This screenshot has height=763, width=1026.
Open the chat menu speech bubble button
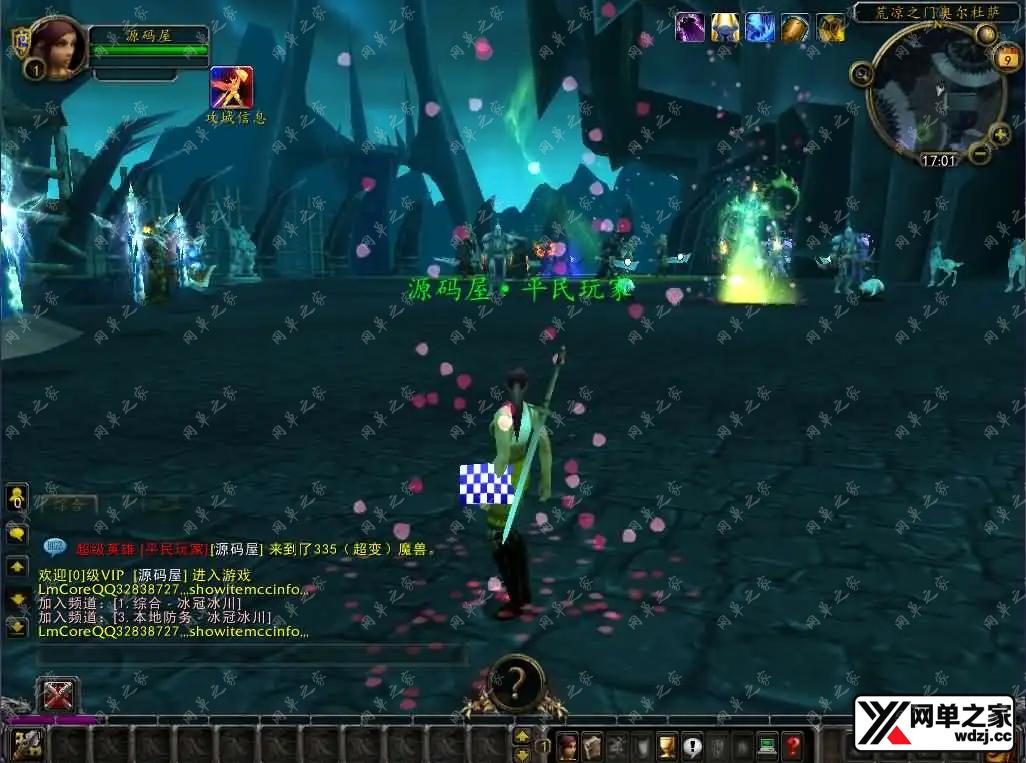(17, 534)
